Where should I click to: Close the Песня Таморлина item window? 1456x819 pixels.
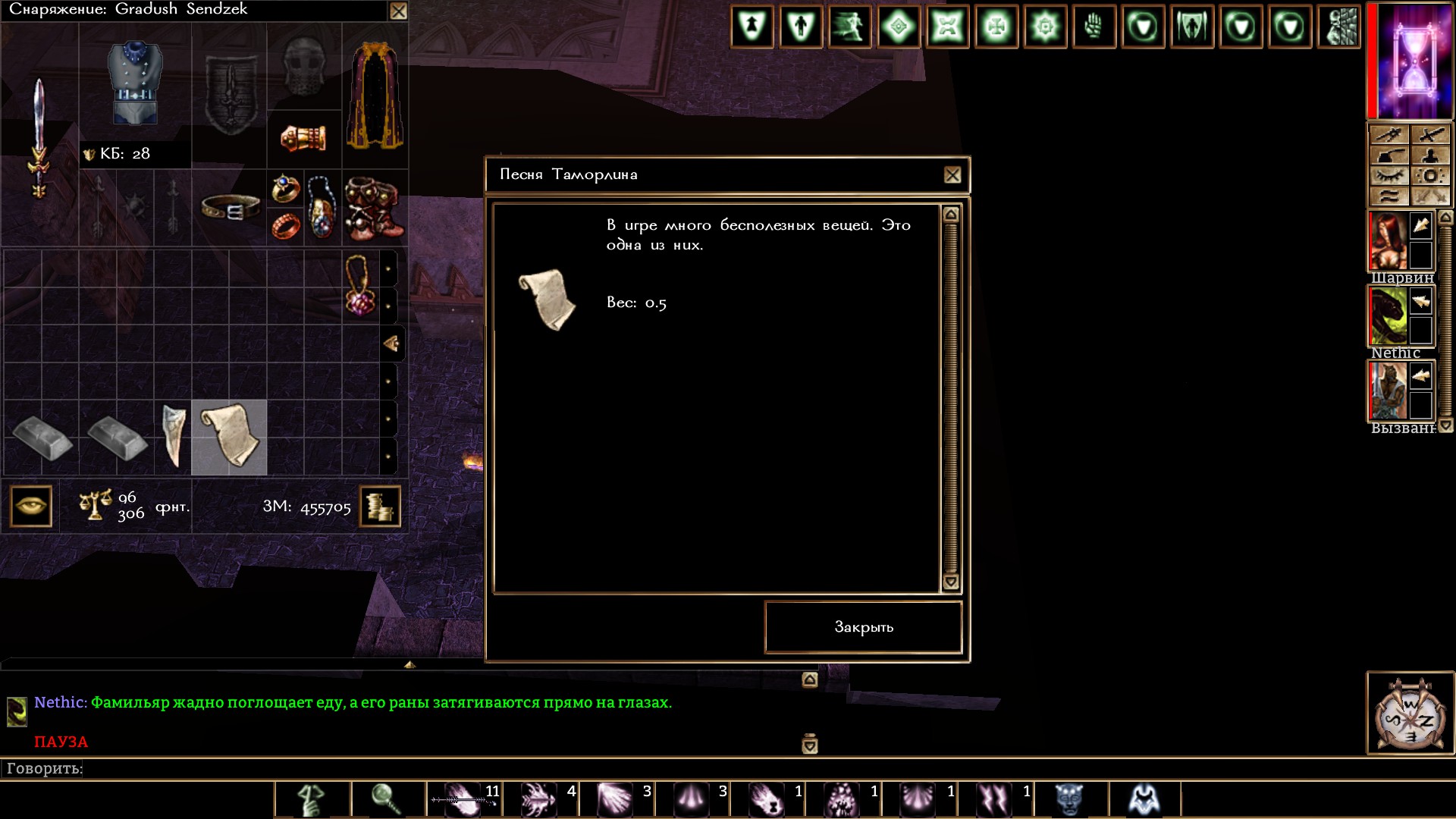952,175
